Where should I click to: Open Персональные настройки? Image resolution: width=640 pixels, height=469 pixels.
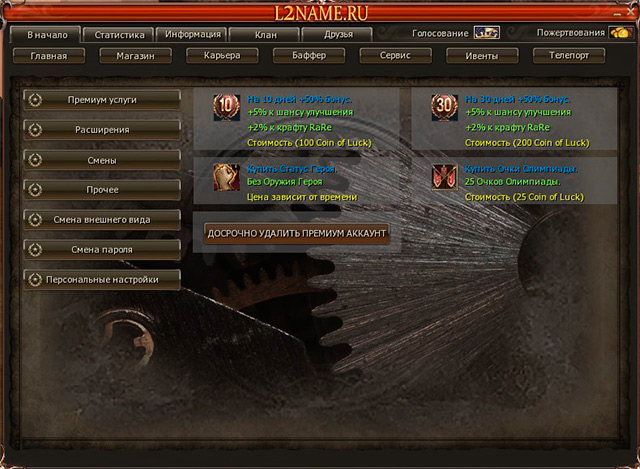[x=103, y=279]
